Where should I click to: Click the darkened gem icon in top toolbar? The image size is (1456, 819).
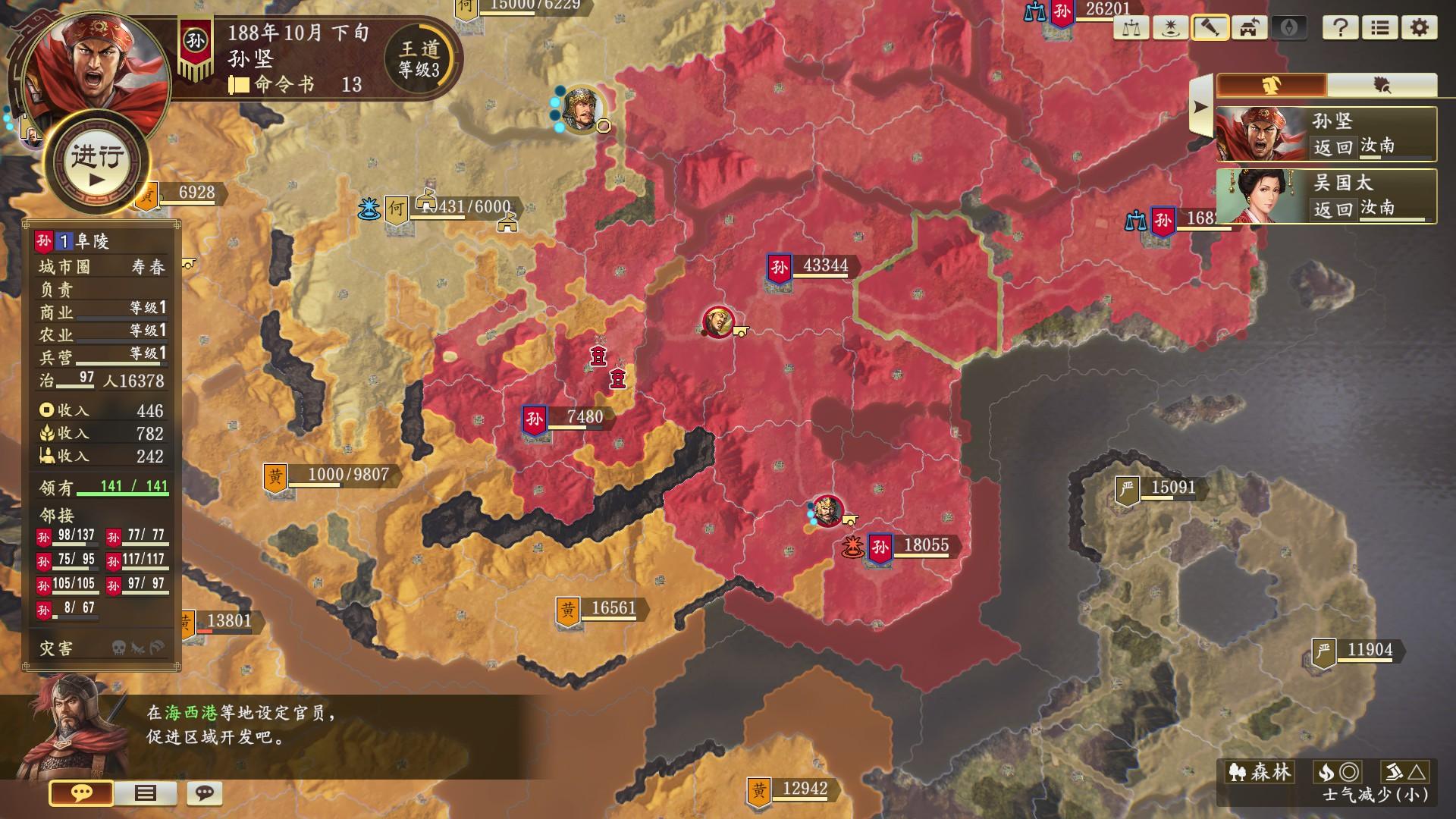(x=1290, y=28)
